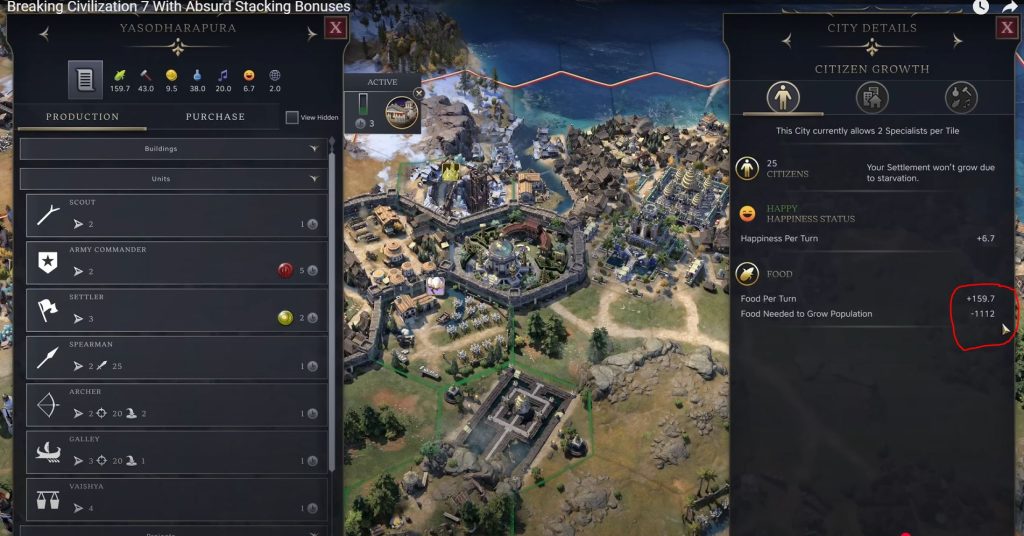This screenshot has width=1024, height=536.
Task: Close the Yasodharapura production panel
Action: point(335,28)
